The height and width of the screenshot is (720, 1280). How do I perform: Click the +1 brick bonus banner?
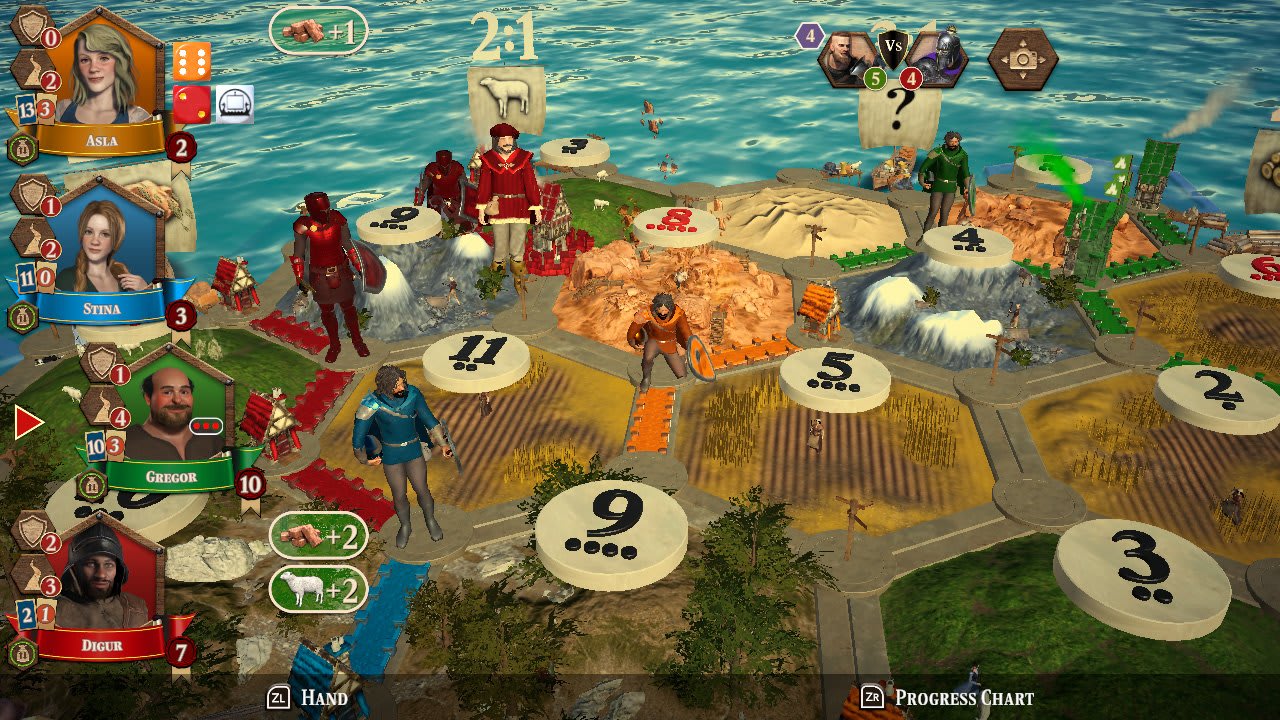[x=320, y=30]
